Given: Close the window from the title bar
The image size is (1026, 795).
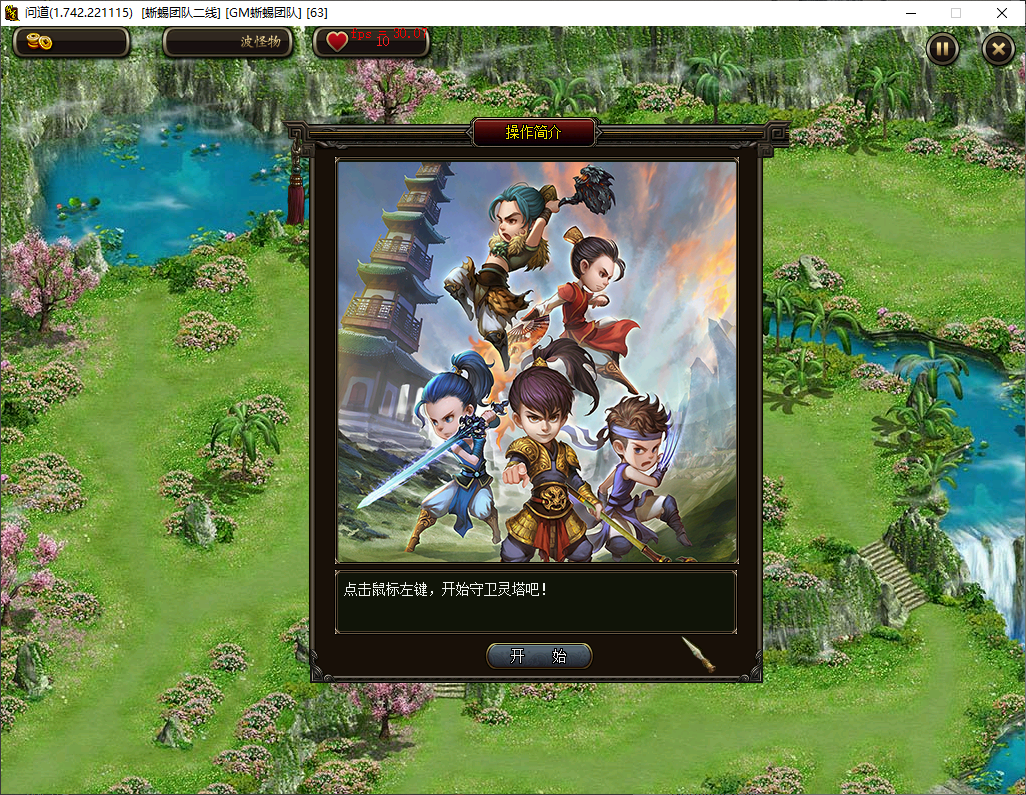Looking at the screenshot, I should pos(1001,13).
